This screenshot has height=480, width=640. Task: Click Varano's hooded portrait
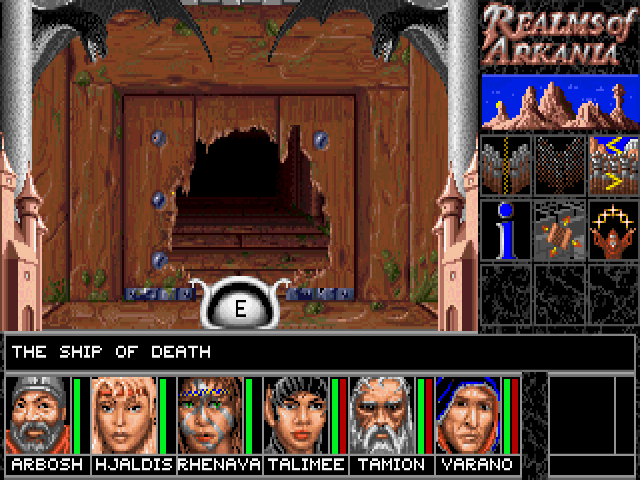(468, 416)
